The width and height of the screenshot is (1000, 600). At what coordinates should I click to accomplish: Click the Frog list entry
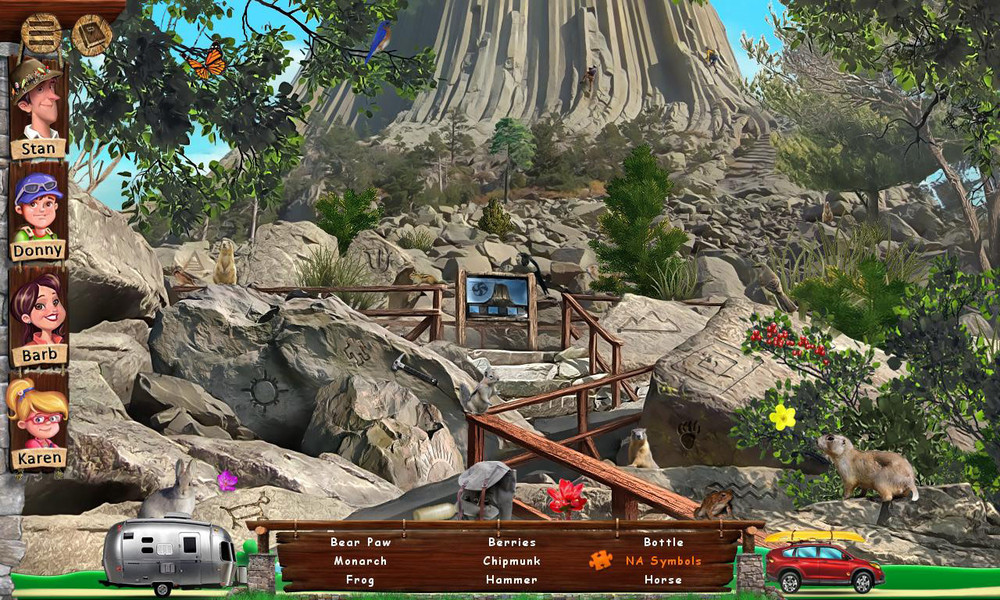pyautogui.click(x=360, y=580)
